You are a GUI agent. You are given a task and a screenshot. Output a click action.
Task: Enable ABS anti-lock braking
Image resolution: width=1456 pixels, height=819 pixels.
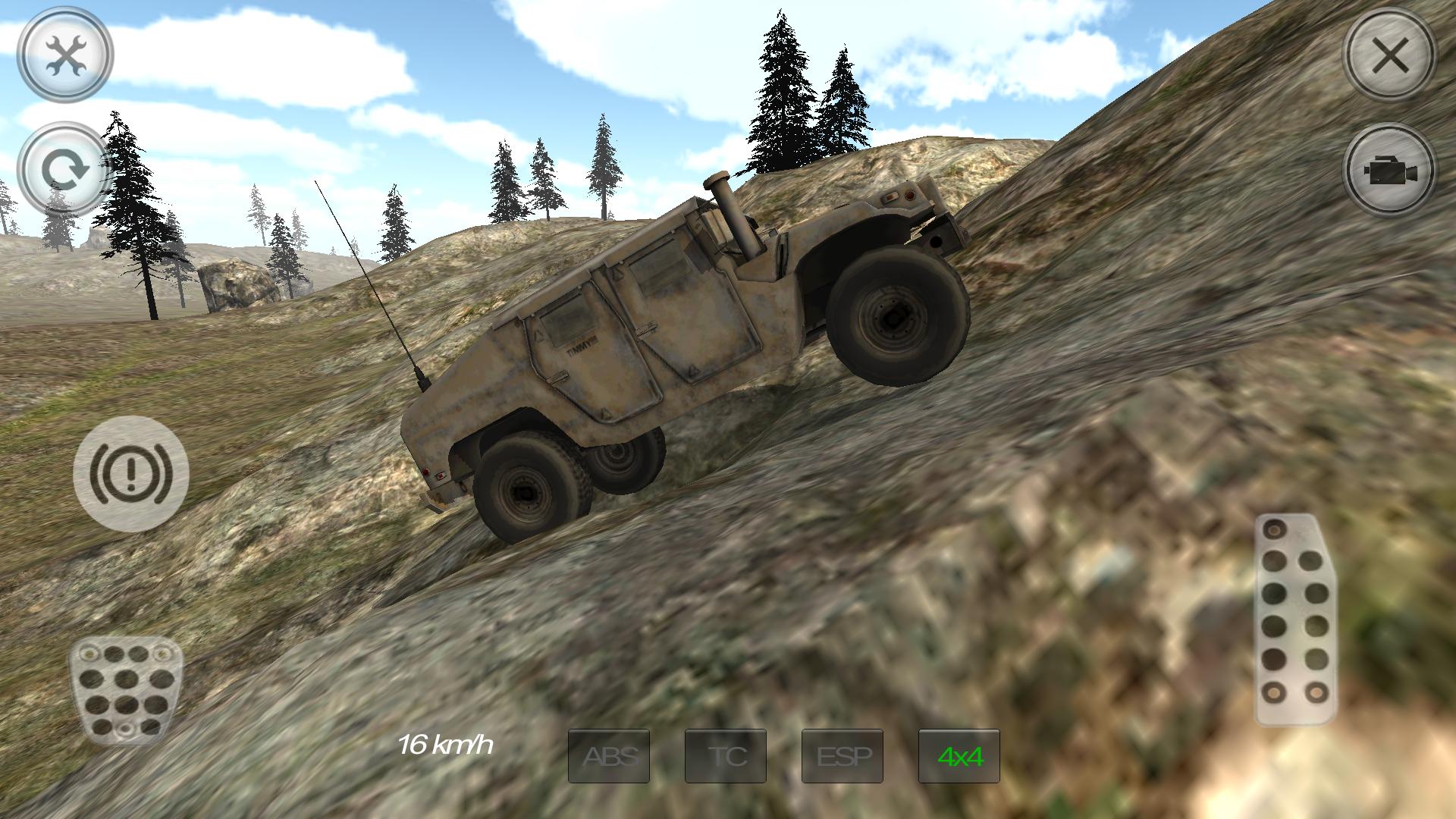608,756
